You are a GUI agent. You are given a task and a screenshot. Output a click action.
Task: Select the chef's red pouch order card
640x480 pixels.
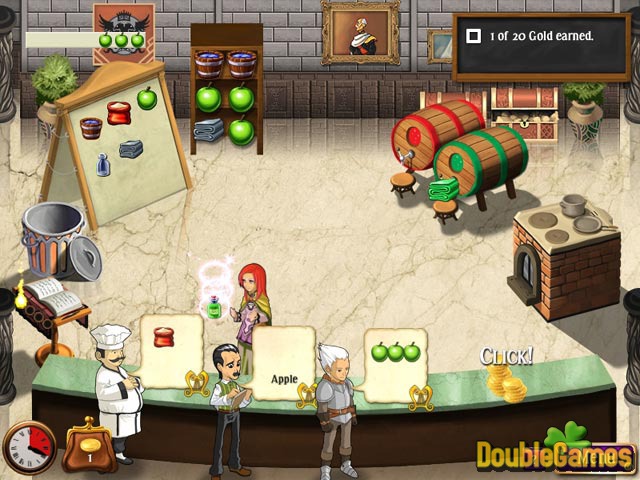click(x=171, y=349)
